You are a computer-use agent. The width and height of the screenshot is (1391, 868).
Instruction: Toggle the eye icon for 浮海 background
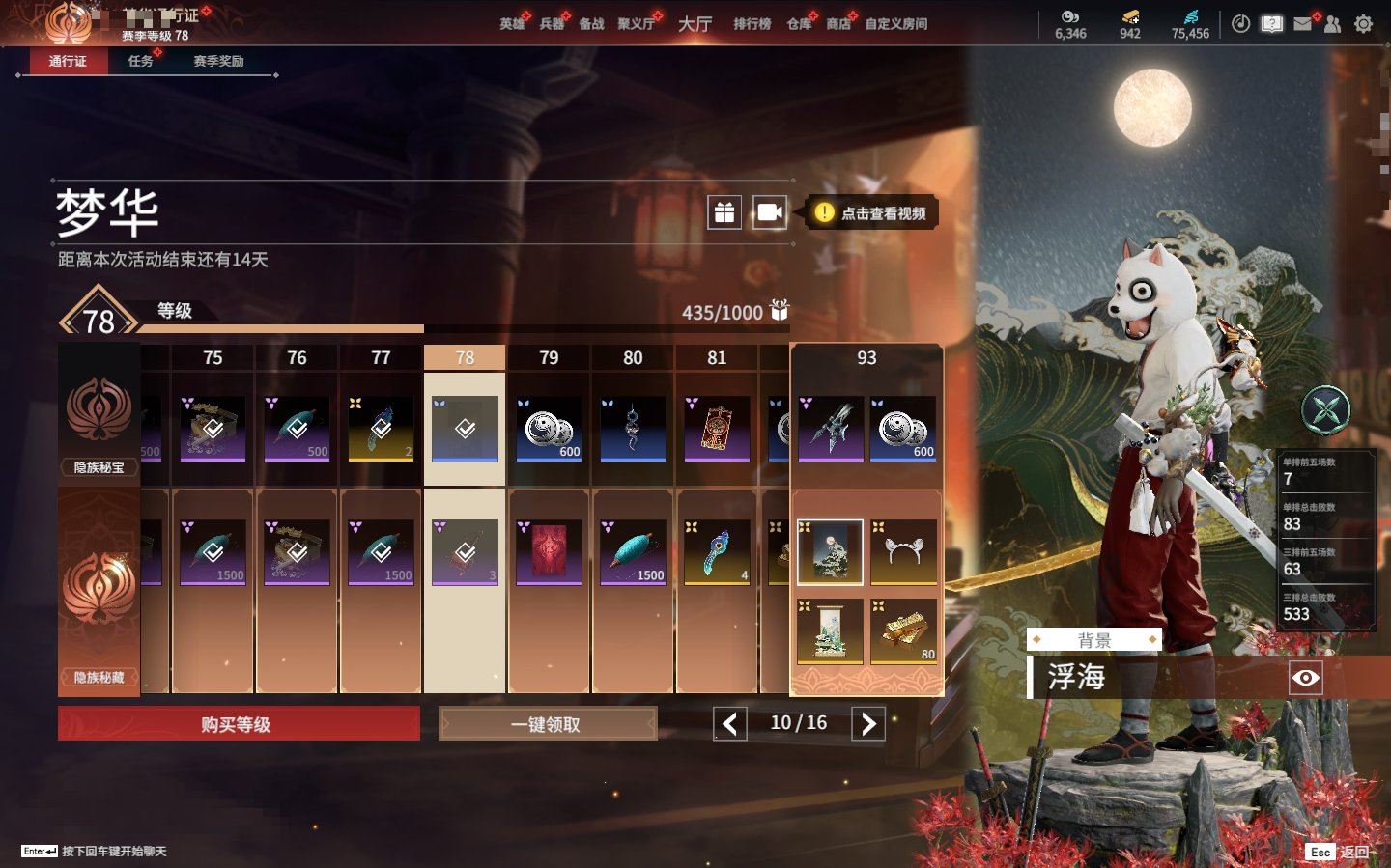[x=1305, y=678]
